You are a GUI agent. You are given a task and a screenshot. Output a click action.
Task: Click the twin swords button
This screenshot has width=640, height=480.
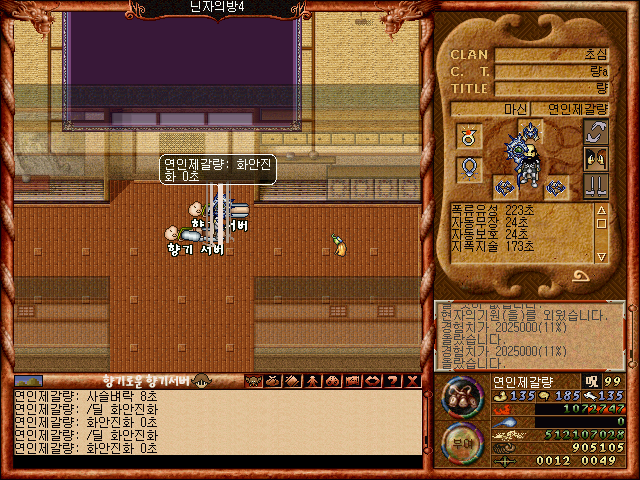pos(595,185)
